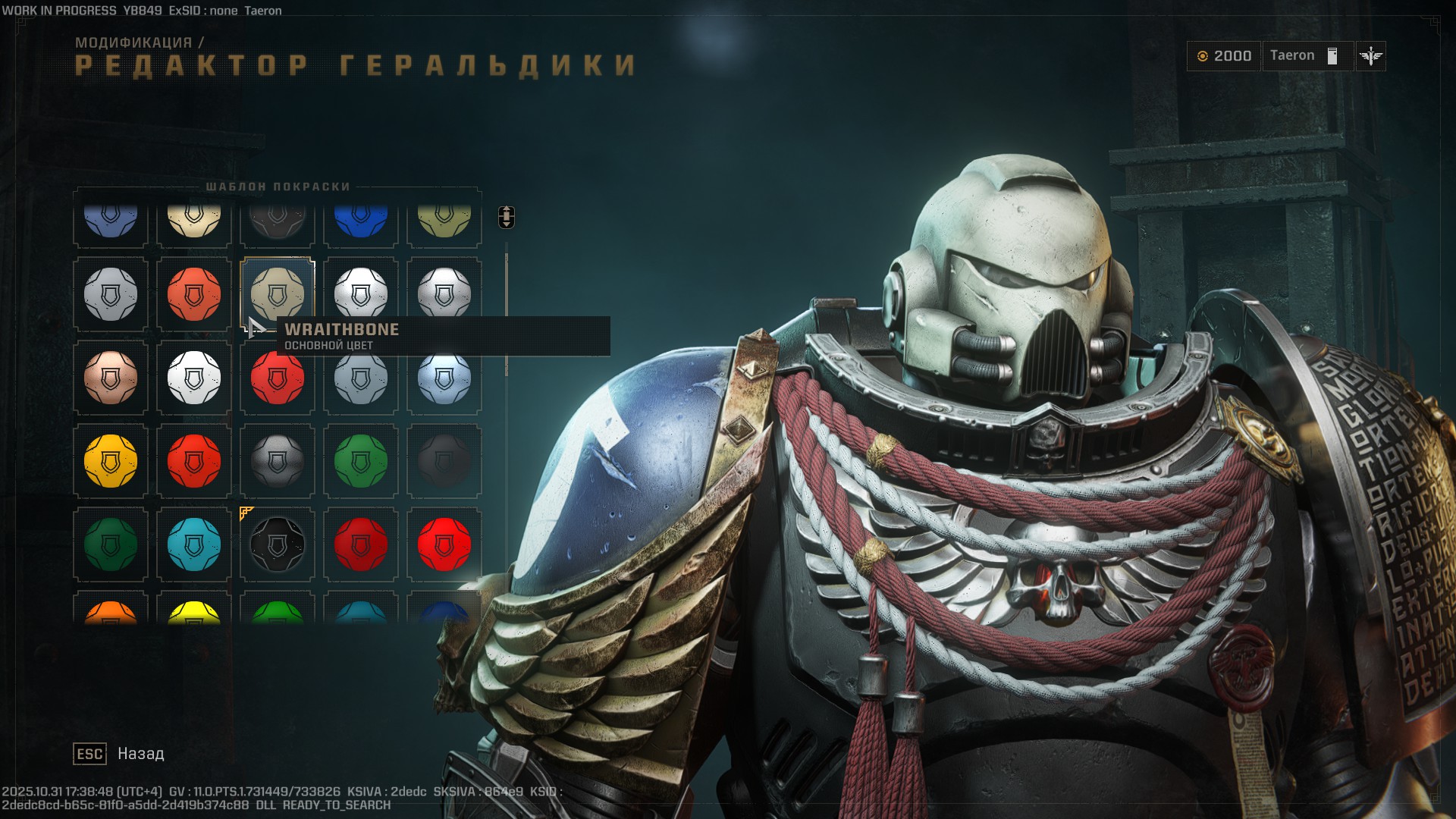Select the green paint template in fourth row

(360, 460)
